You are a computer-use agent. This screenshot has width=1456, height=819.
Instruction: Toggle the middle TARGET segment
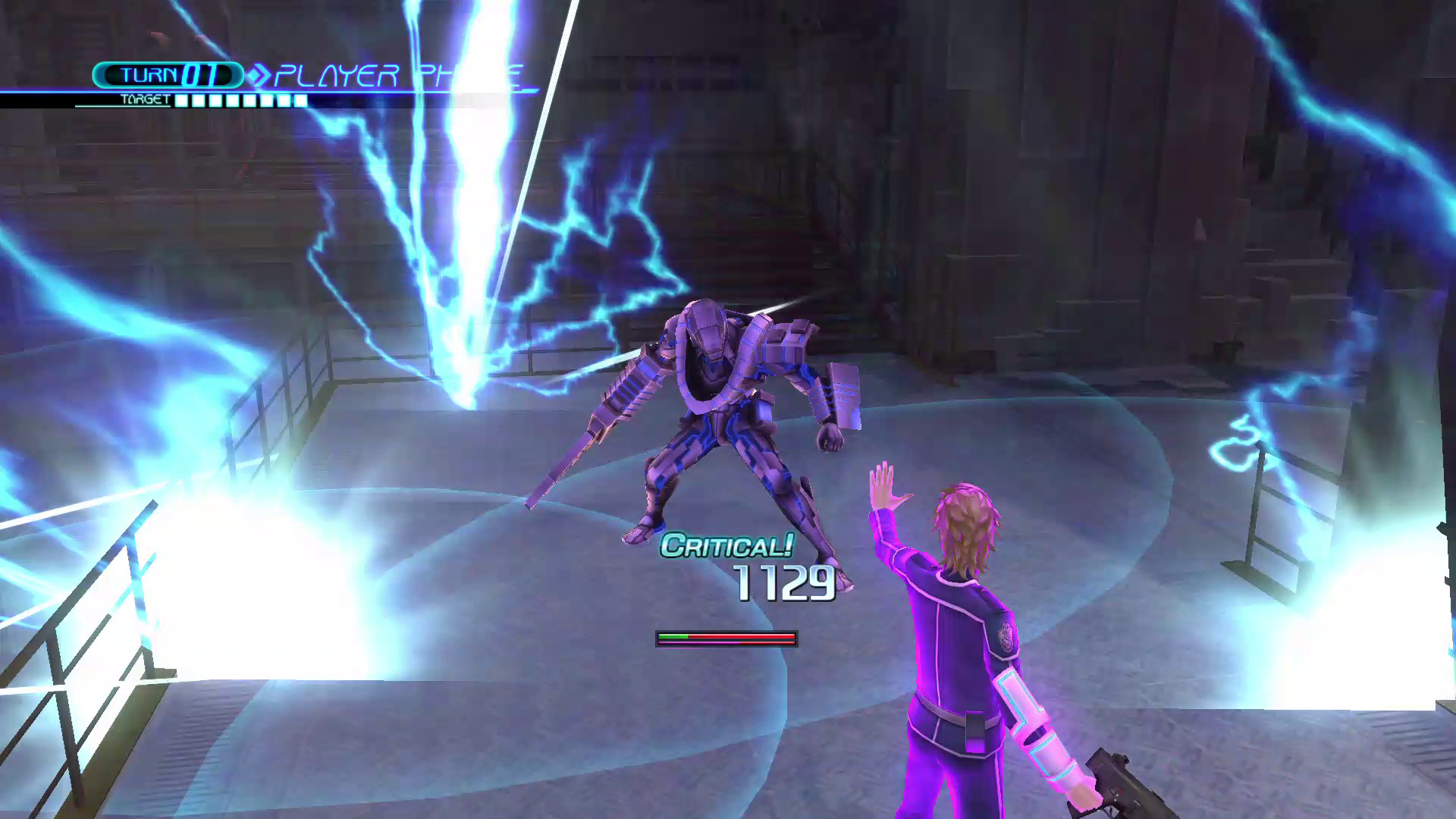(x=241, y=99)
